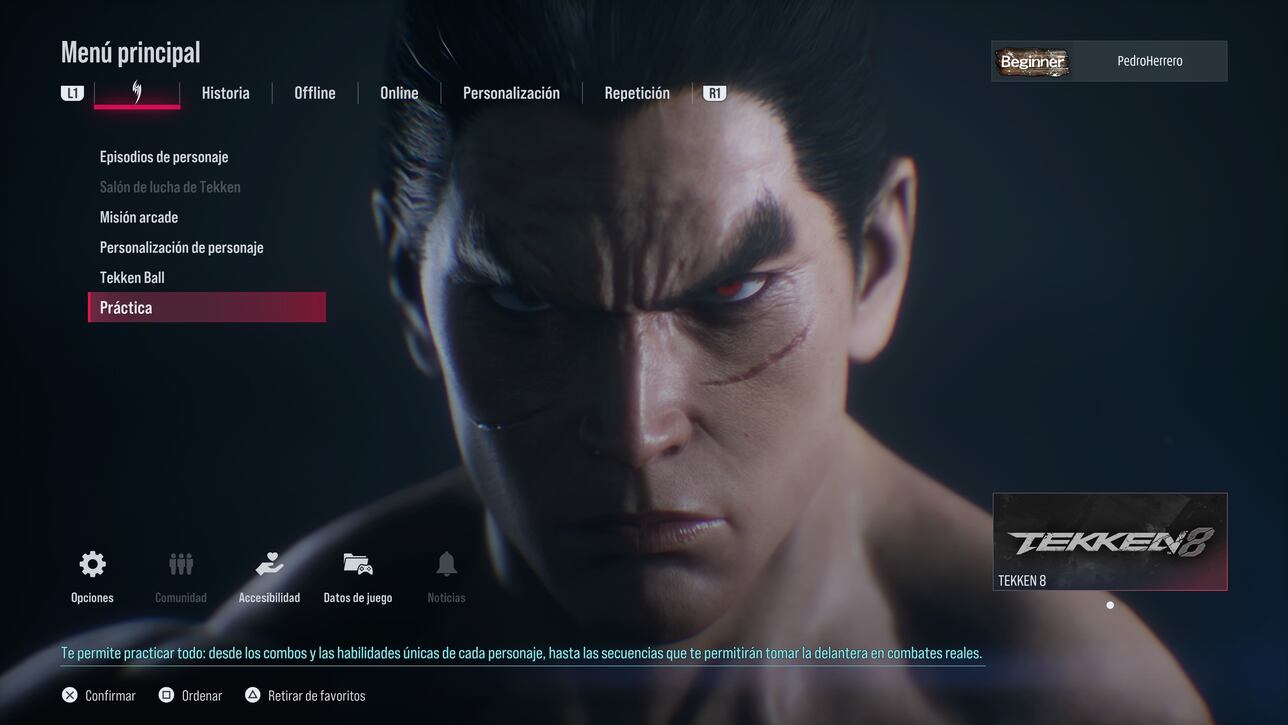Open Datos de juego game data icon
This screenshot has height=725, width=1288.
(x=357, y=563)
